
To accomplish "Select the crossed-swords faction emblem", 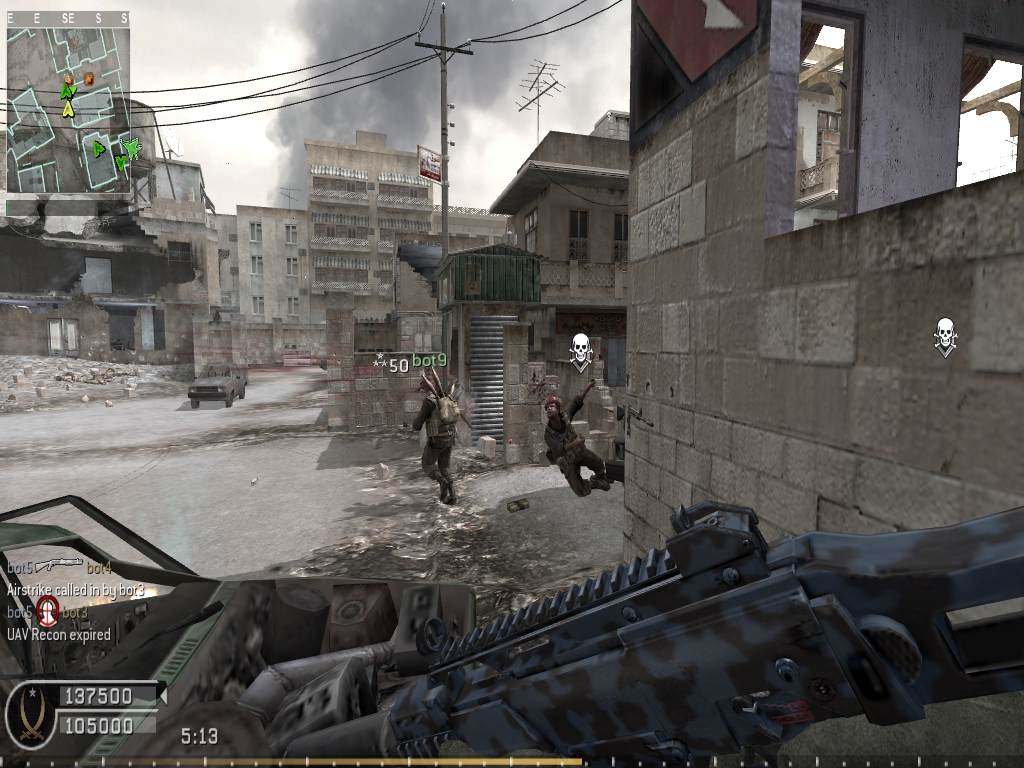I will pos(31,714).
